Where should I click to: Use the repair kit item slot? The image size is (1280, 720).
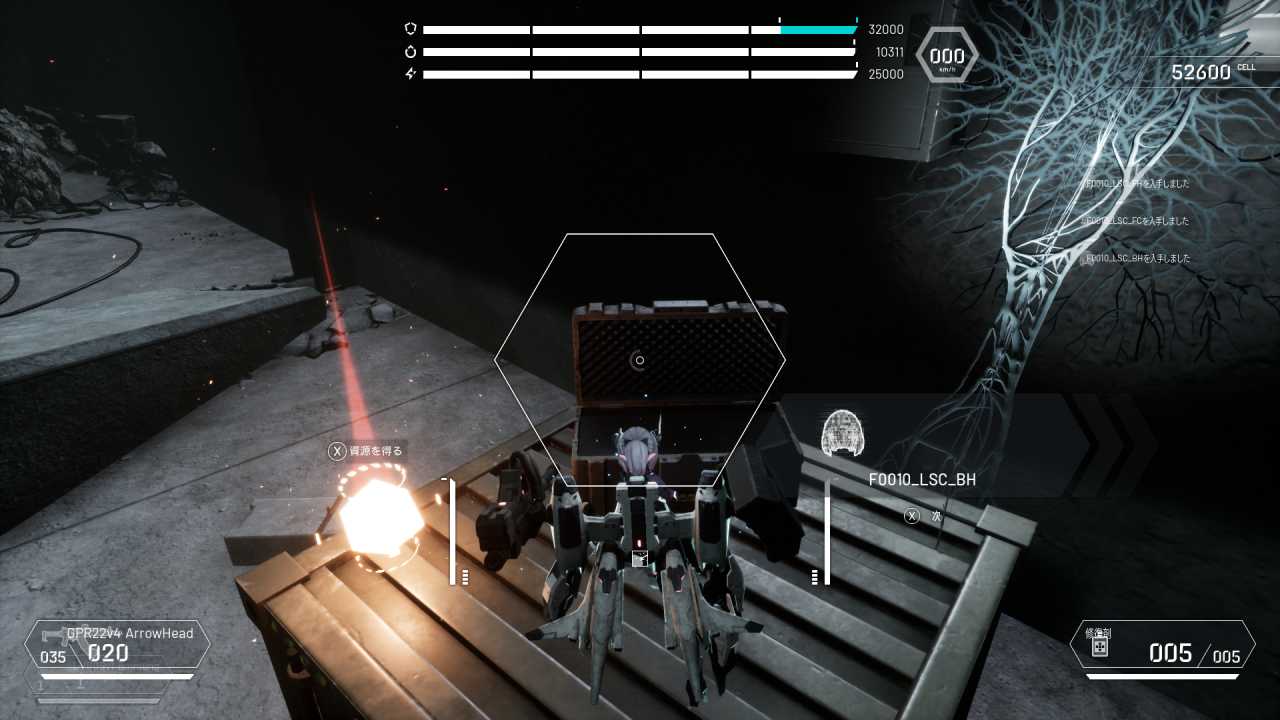click(x=1162, y=646)
